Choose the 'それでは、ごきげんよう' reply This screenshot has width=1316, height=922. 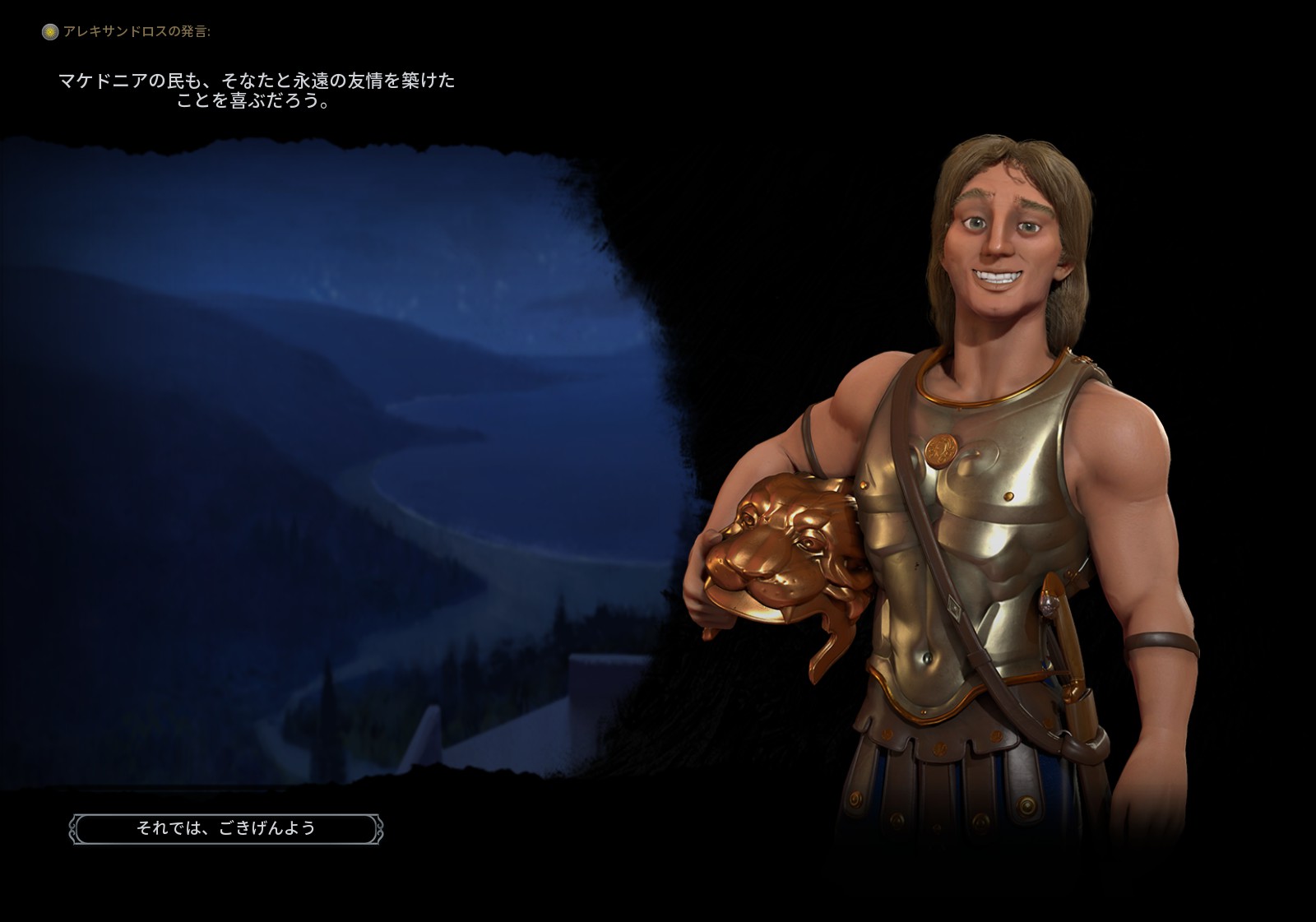click(226, 828)
